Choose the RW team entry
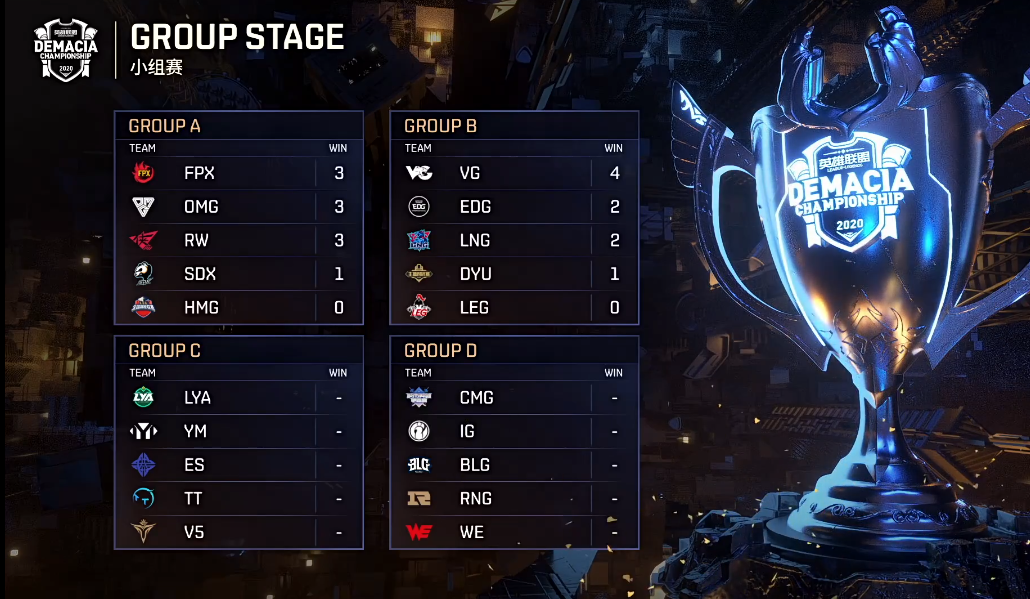1030x599 pixels. coord(238,241)
